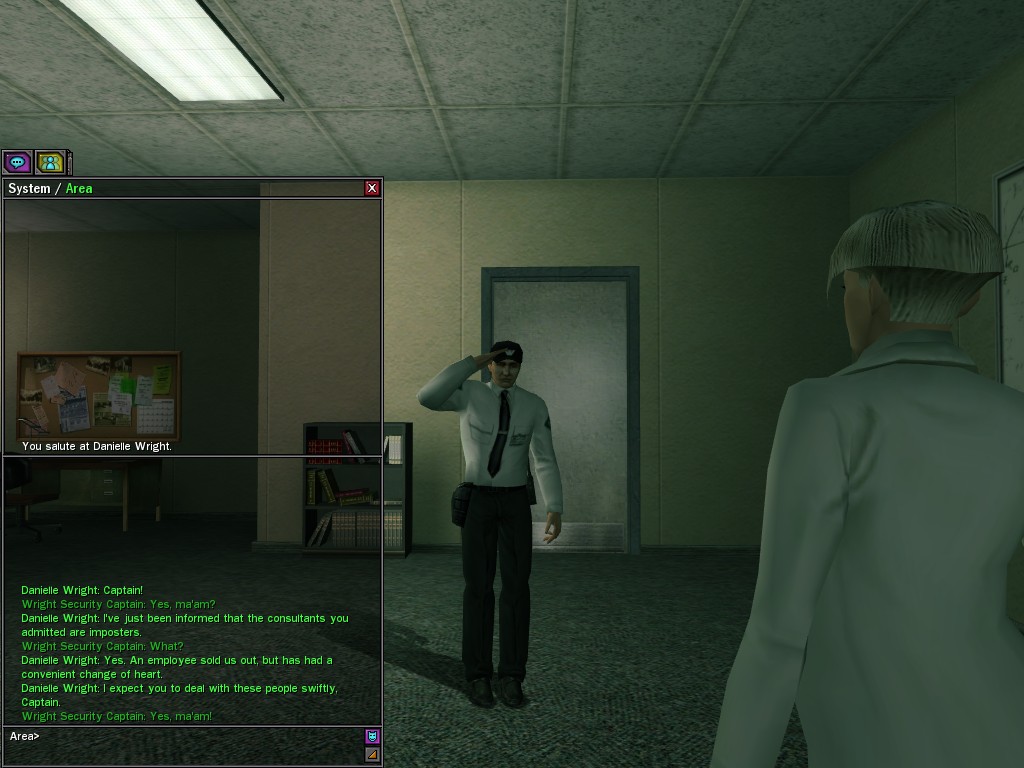Open the emote mask icon in chat
The width and height of the screenshot is (1024, 768).
[x=372, y=736]
